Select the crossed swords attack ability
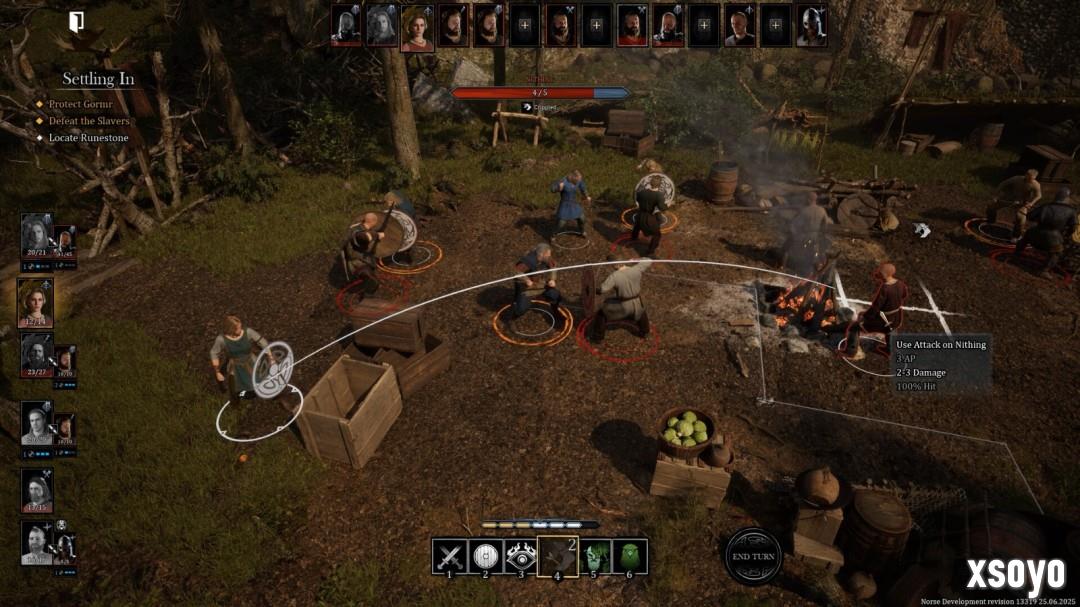Image resolution: width=1080 pixels, height=607 pixels. pyautogui.click(x=450, y=556)
